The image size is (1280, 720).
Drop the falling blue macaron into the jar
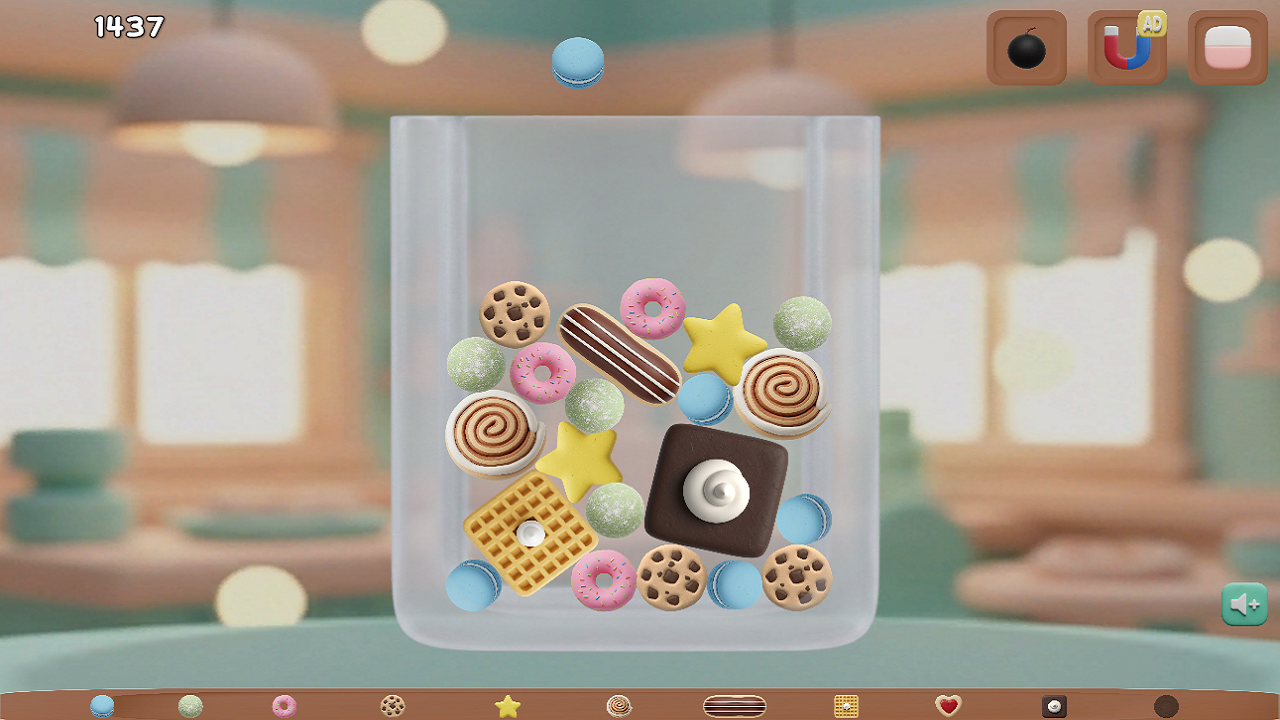pyautogui.click(x=578, y=62)
